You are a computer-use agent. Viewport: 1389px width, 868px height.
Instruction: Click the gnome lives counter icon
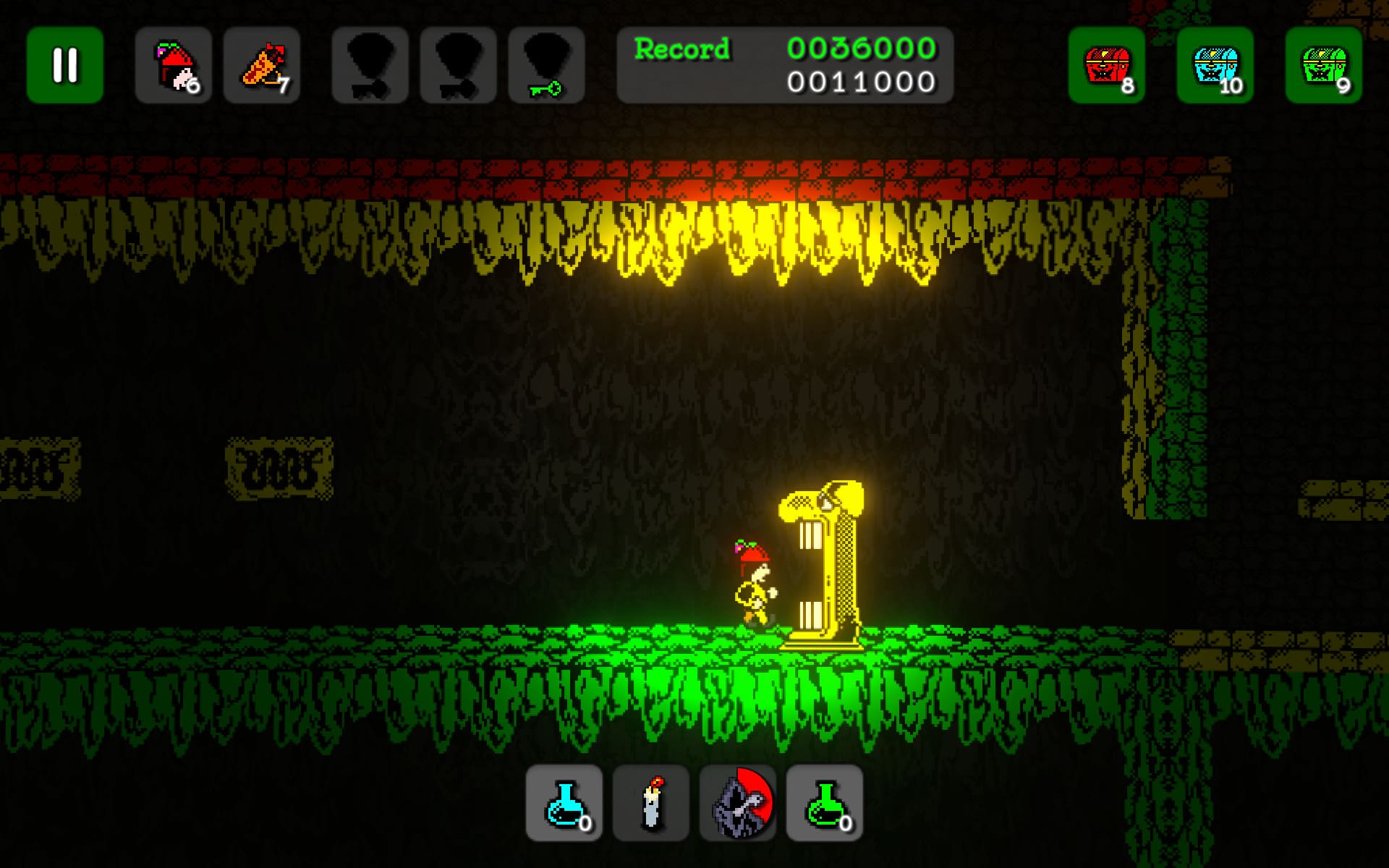click(173, 66)
